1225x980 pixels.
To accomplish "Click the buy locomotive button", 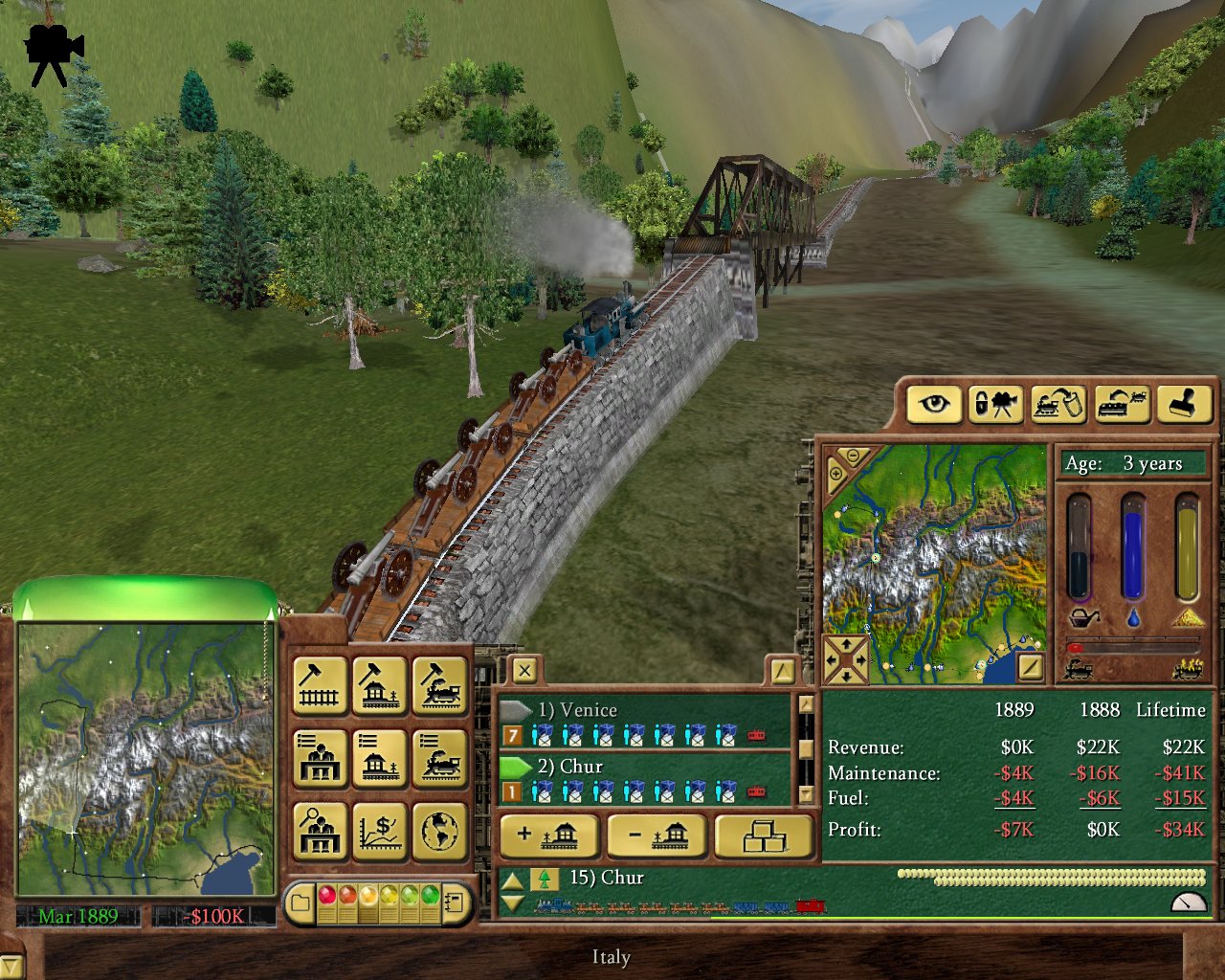I will (x=440, y=685).
